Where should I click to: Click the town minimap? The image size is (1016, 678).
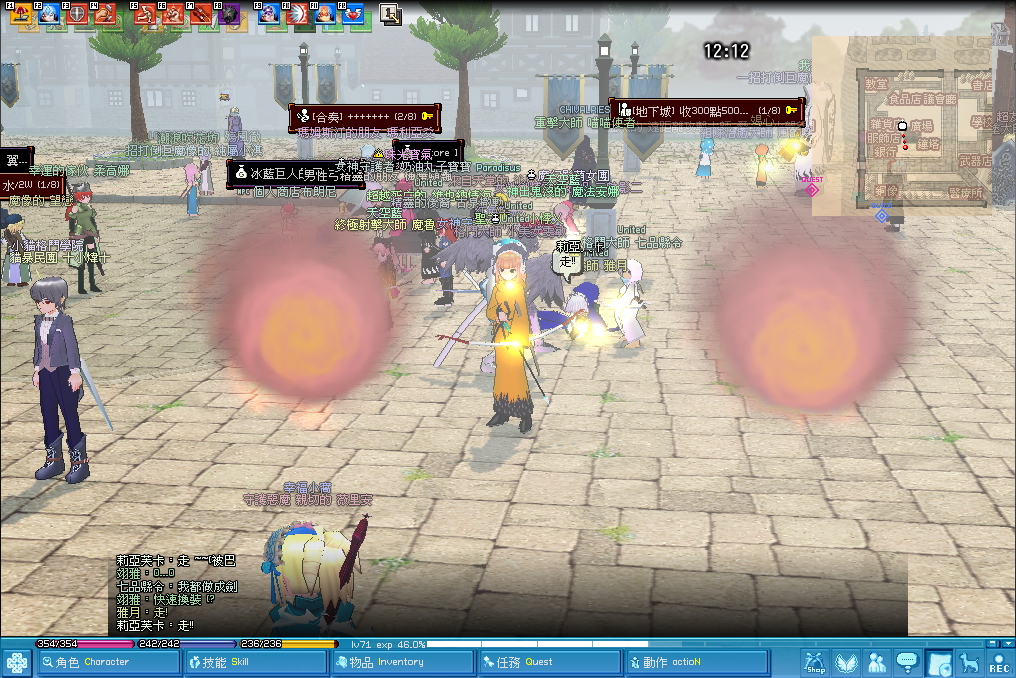903,126
